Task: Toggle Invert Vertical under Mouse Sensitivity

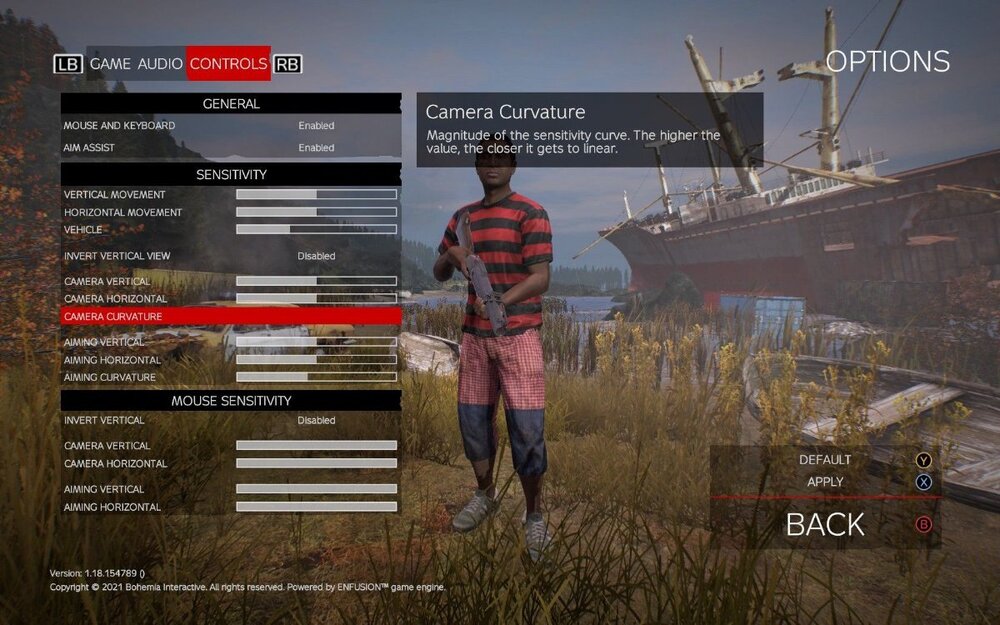Action: (x=316, y=420)
